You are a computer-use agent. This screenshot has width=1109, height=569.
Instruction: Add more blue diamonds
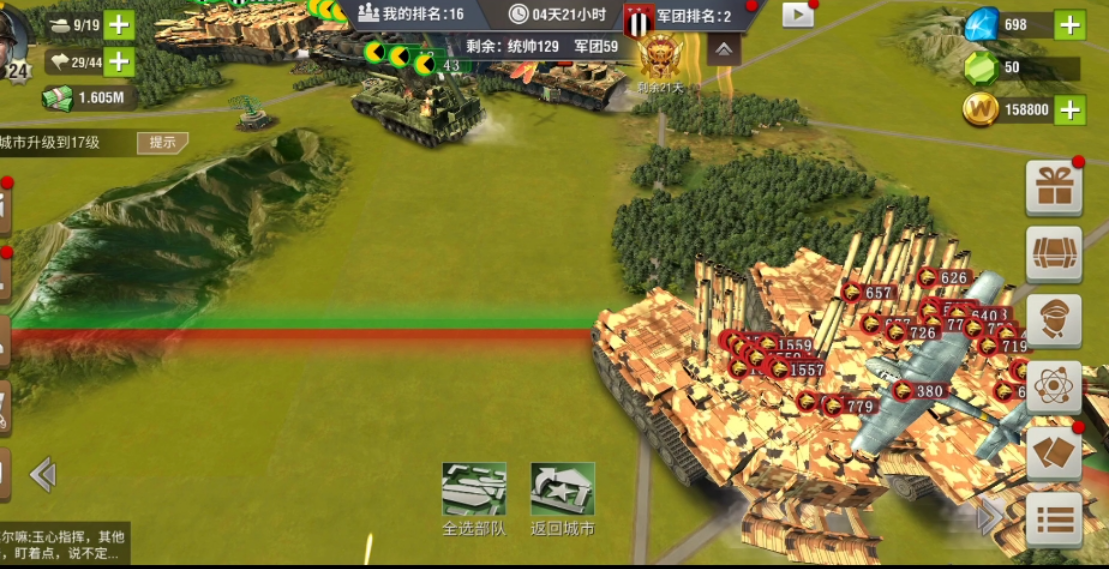1070,25
